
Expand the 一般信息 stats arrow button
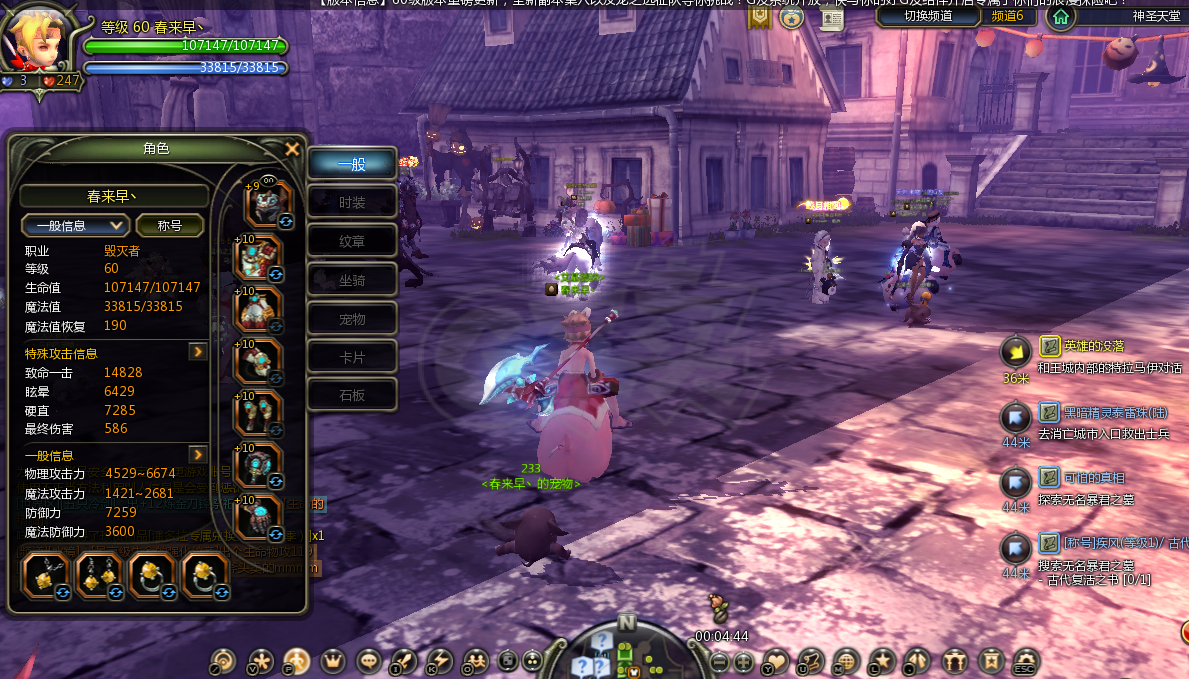pos(198,455)
